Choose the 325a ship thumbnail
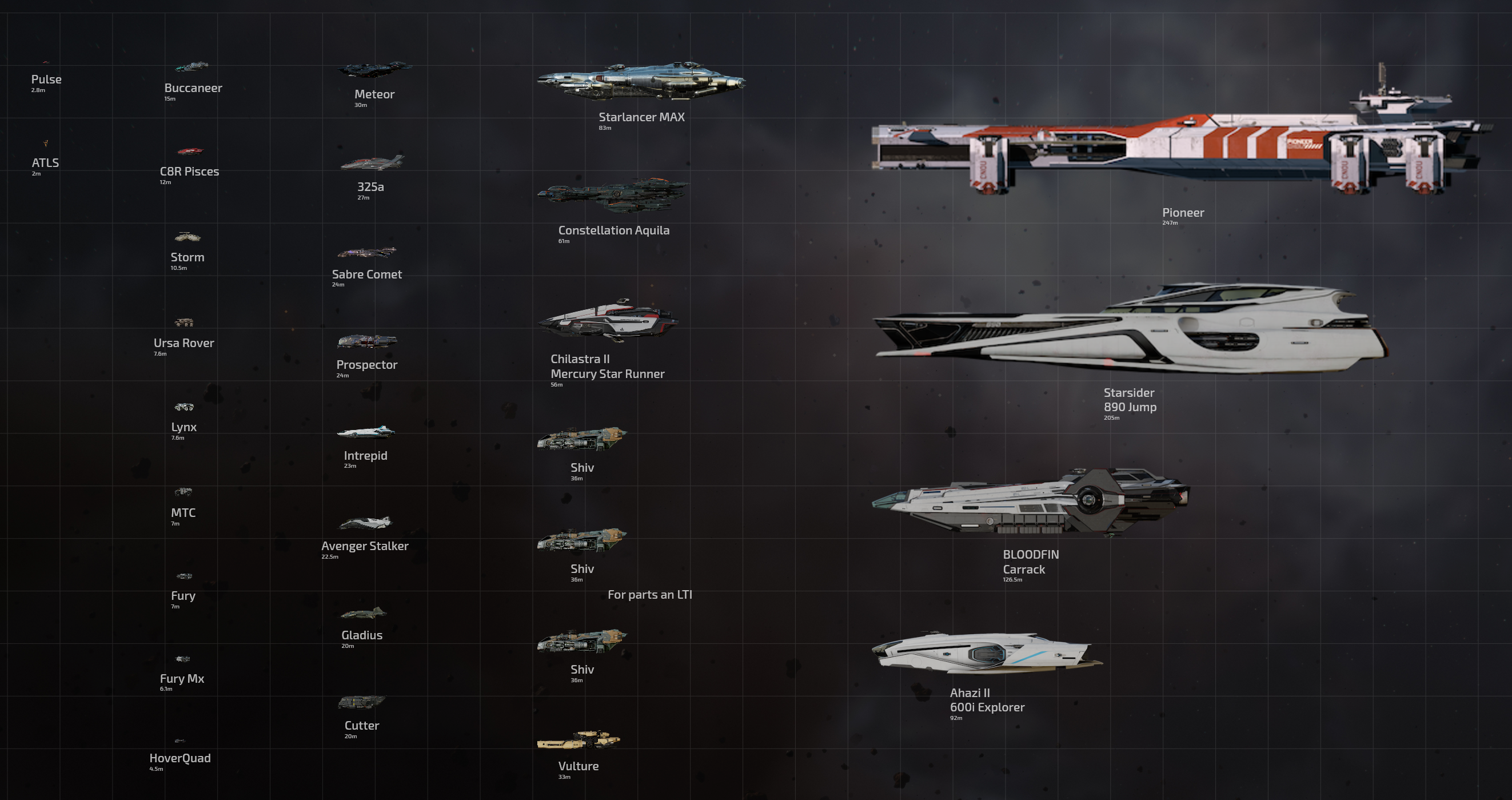The image size is (1512, 800). [372, 162]
